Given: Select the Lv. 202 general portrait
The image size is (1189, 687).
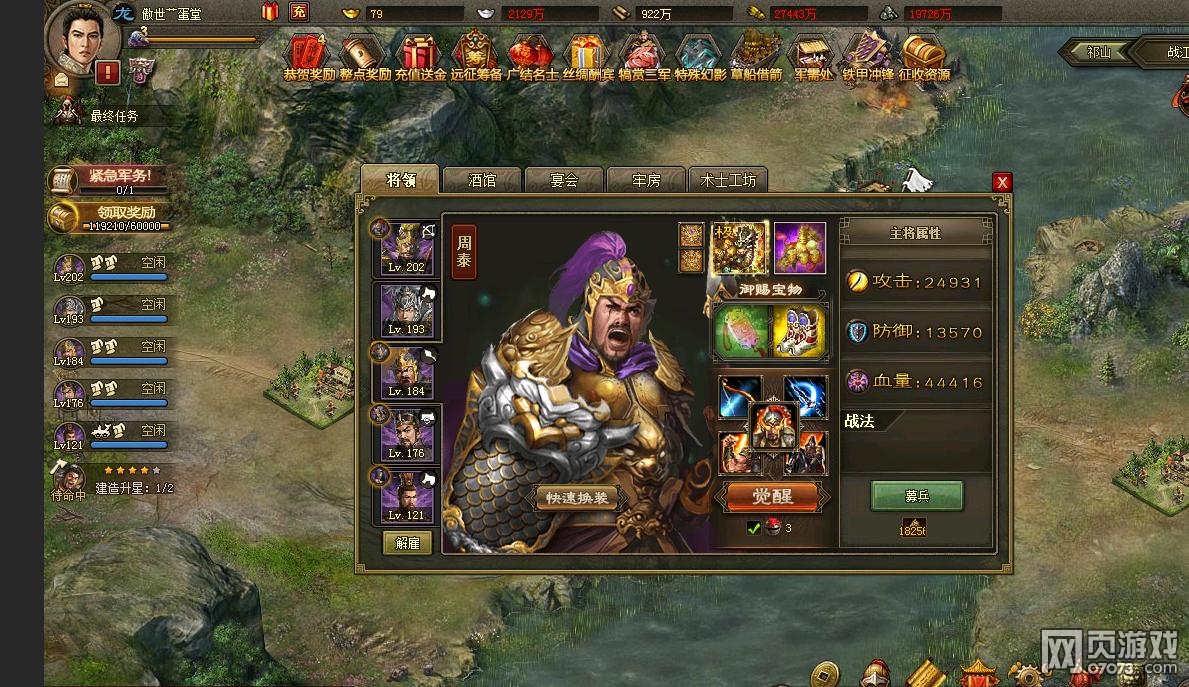Looking at the screenshot, I should coord(407,249).
